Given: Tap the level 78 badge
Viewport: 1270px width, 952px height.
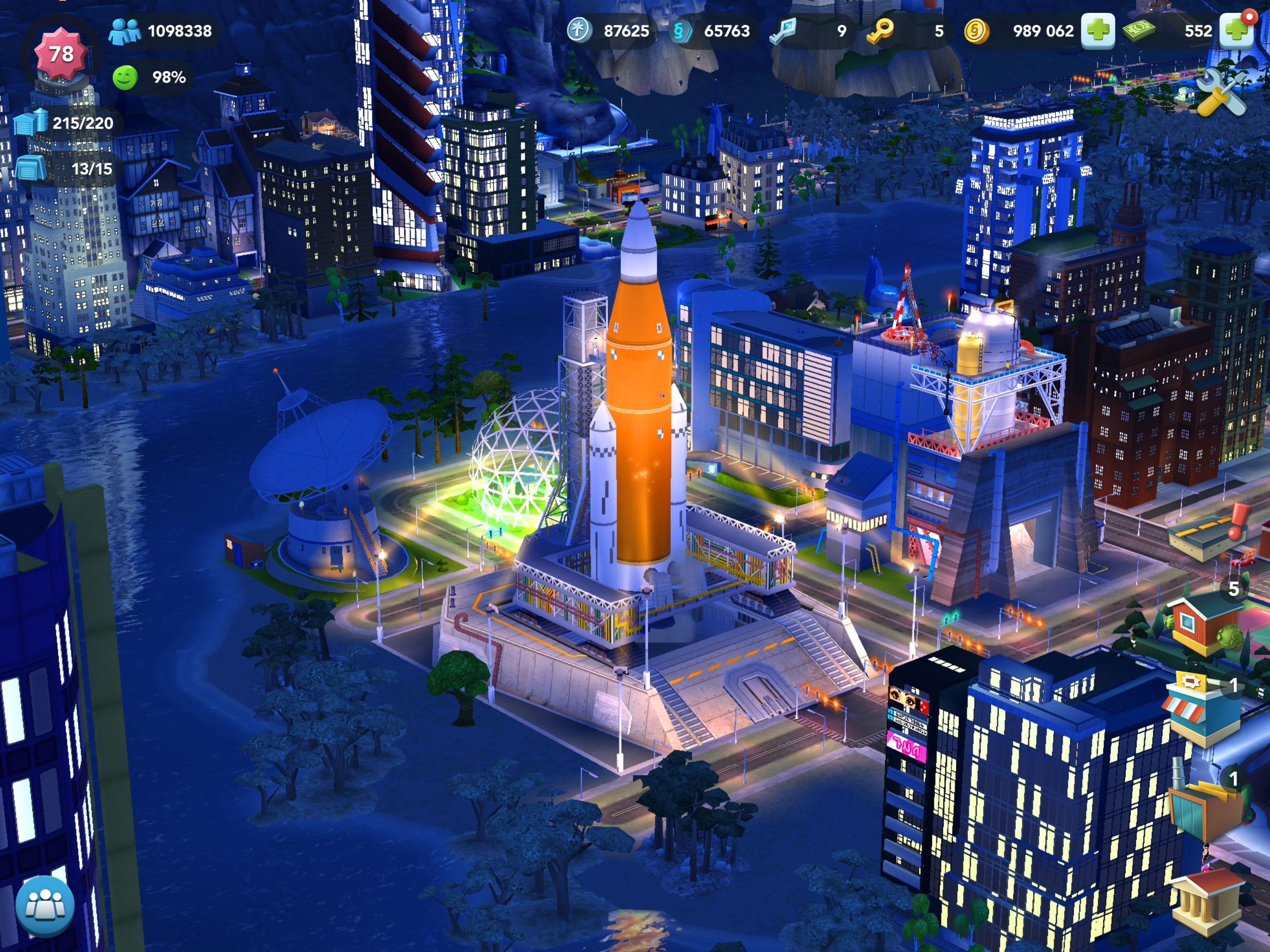Looking at the screenshot, I should point(61,54).
